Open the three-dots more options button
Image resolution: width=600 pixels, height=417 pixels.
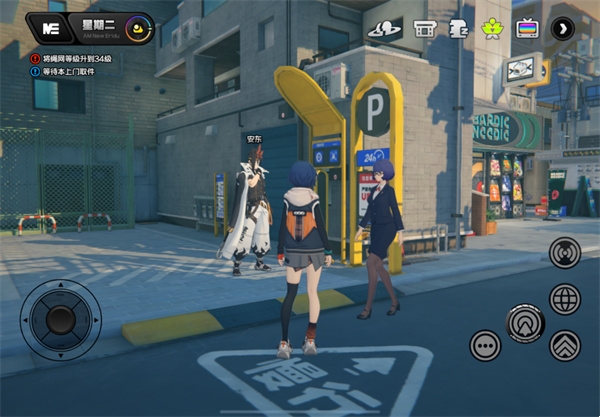point(486,346)
